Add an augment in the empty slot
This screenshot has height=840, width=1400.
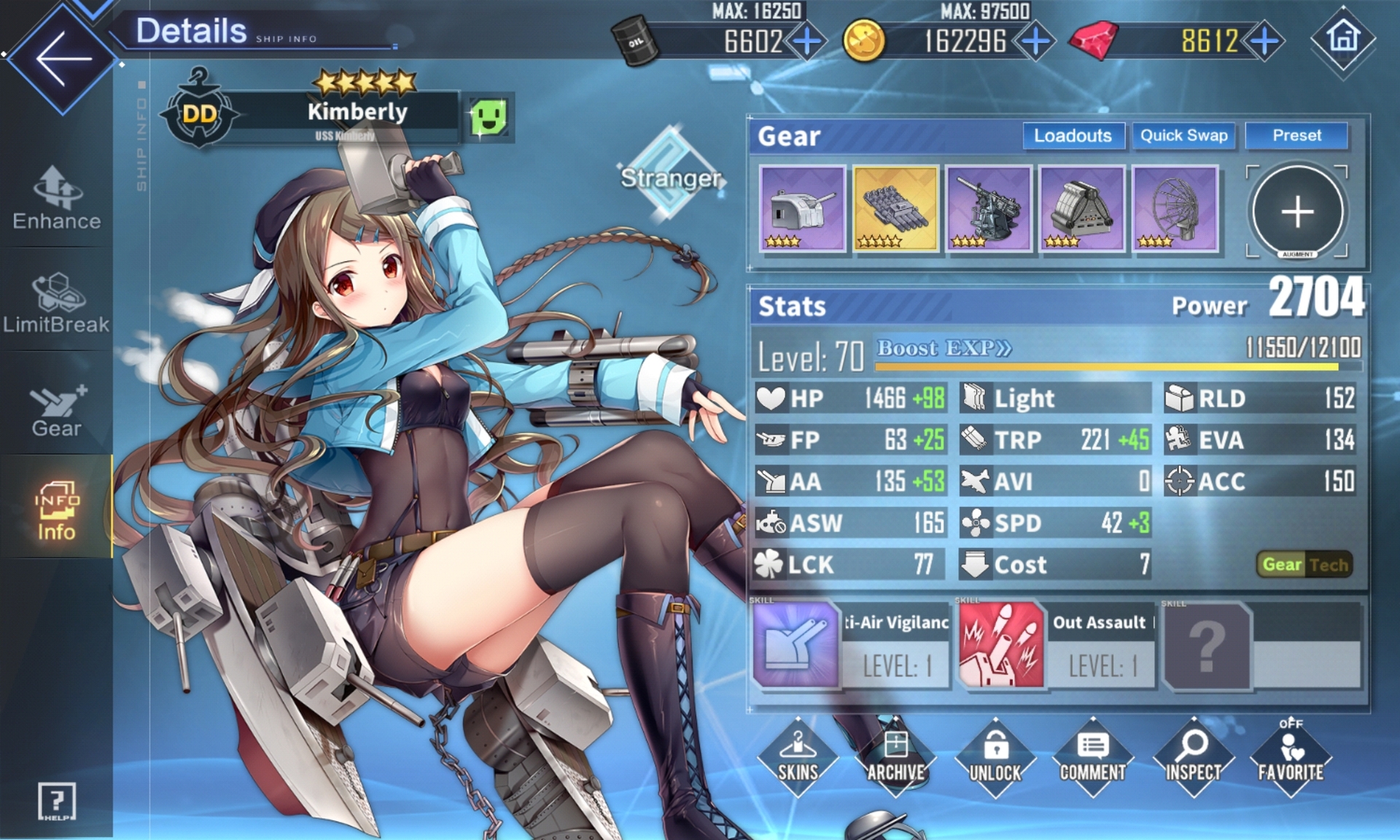pos(1297,212)
